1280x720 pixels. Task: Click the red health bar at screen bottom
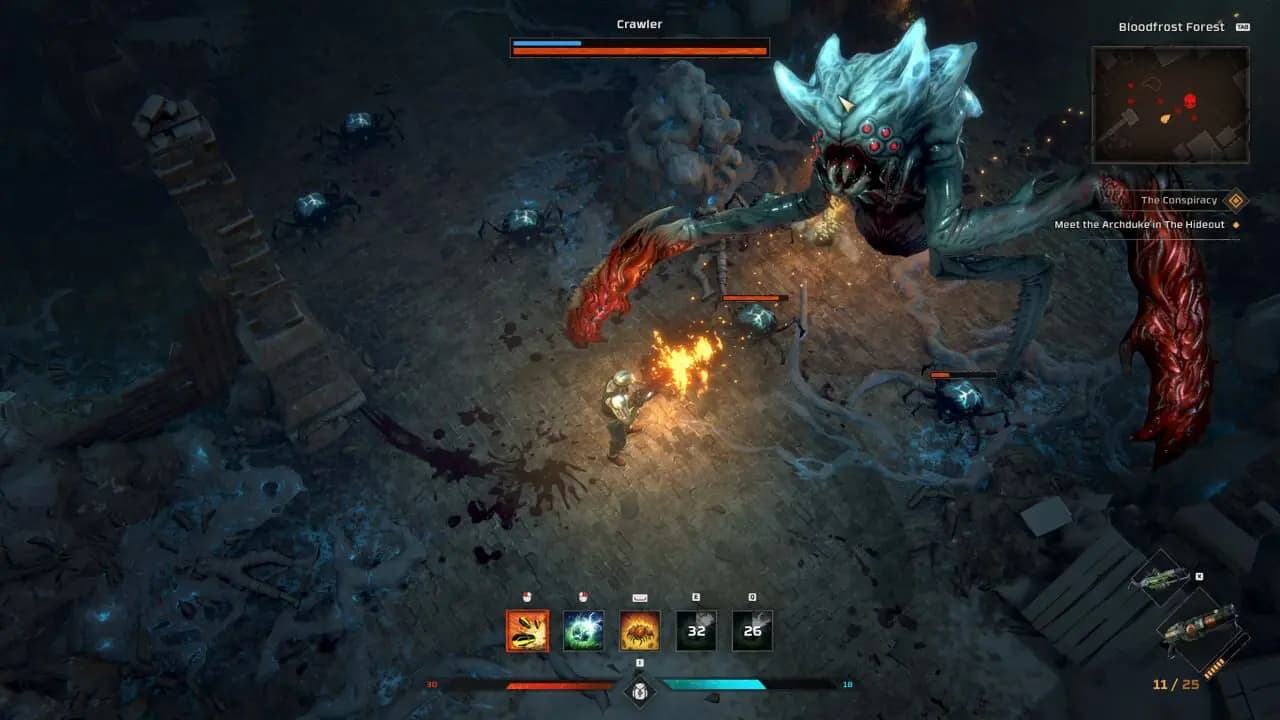(559, 685)
